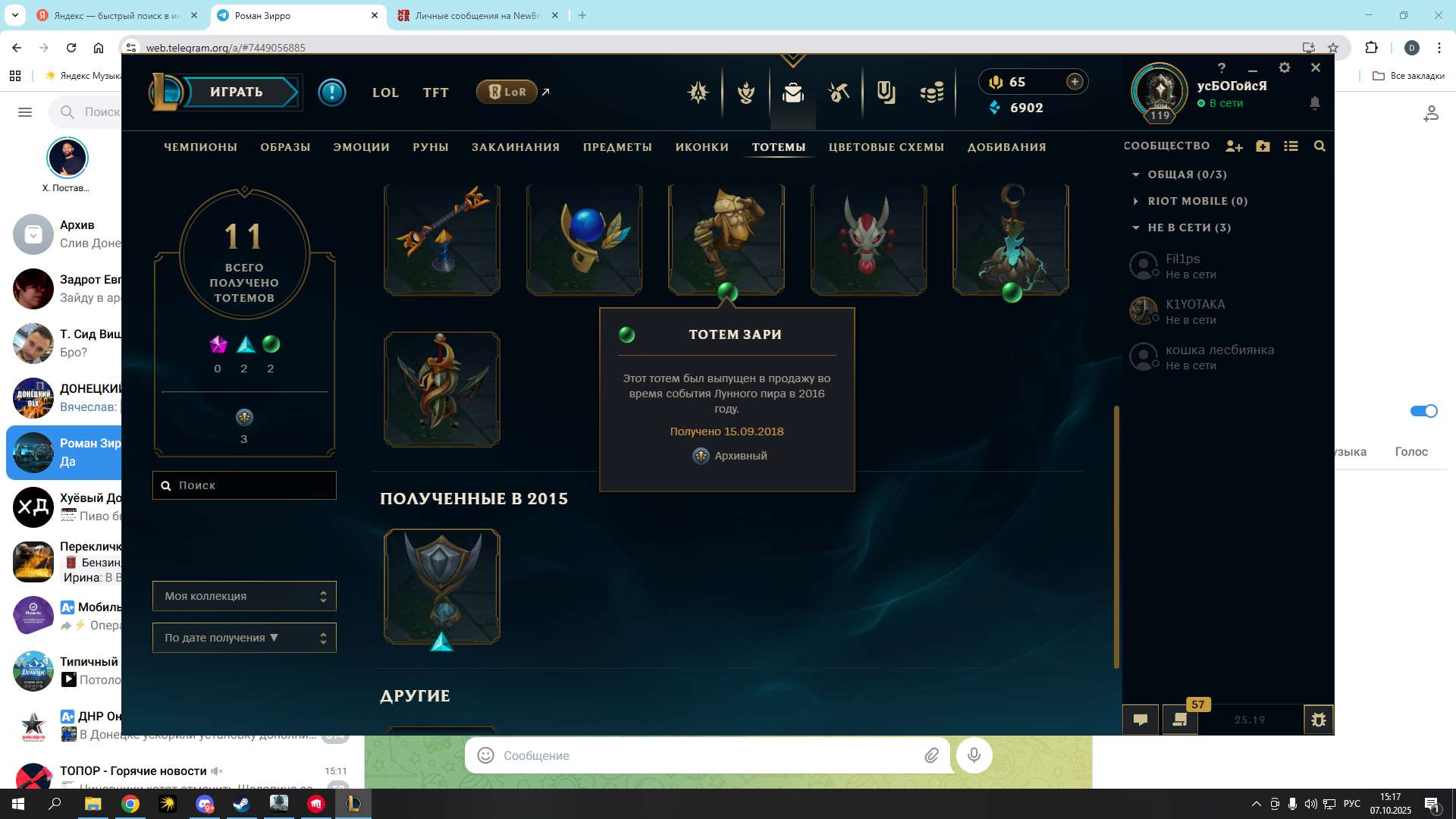This screenshot has height=819, width=1456.
Task: Open the Моя коллекция dropdown
Action: pos(244,596)
